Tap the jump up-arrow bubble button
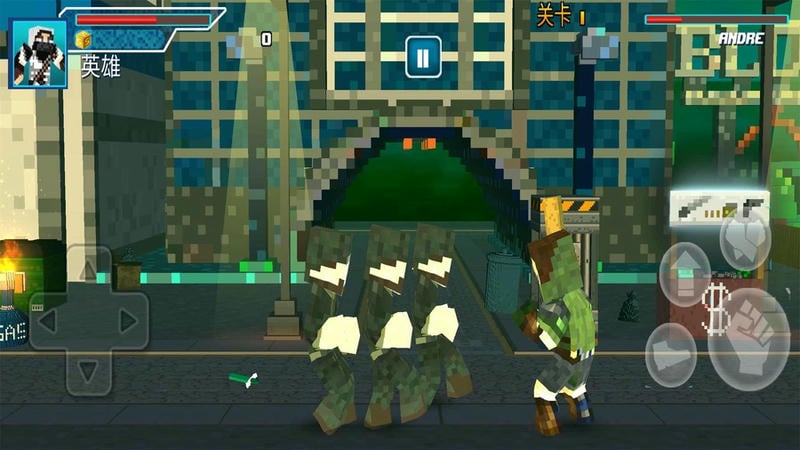Viewport: 800px width, 450px height. coord(685,274)
